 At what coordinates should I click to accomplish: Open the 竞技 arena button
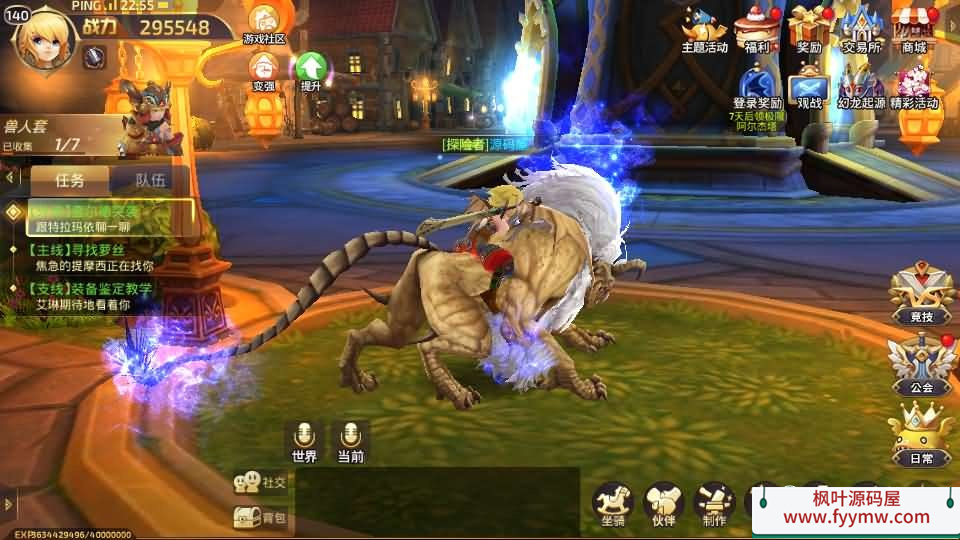point(921,293)
